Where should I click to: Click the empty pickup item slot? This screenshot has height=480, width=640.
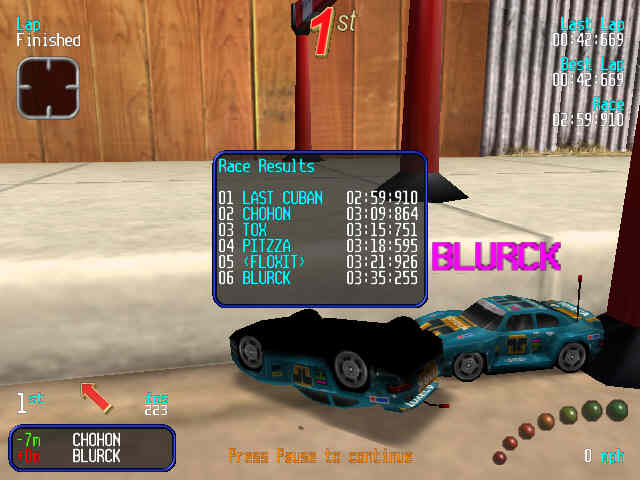click(x=47, y=87)
